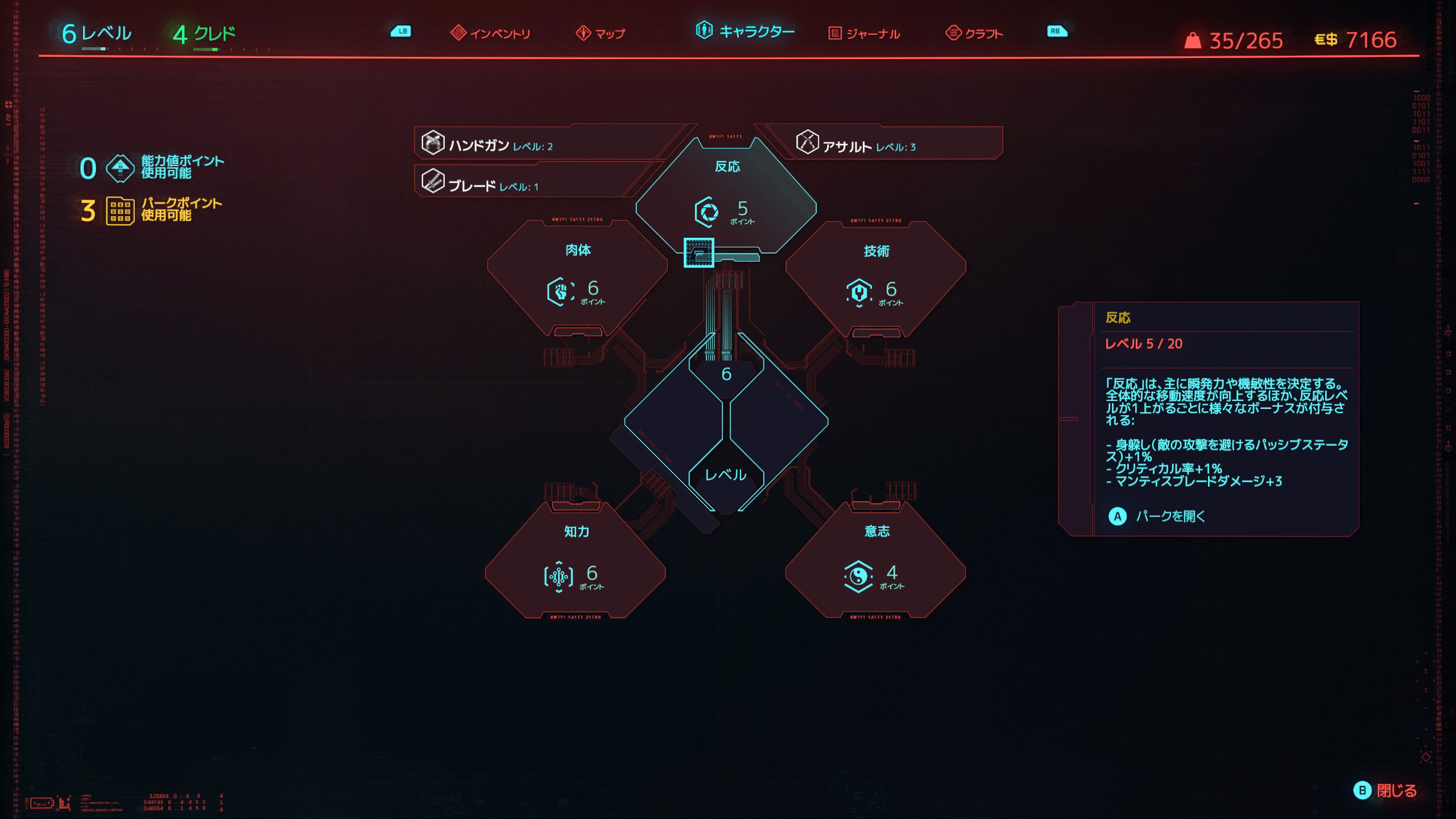Switch to the マップ (Map) tab

click(601, 34)
